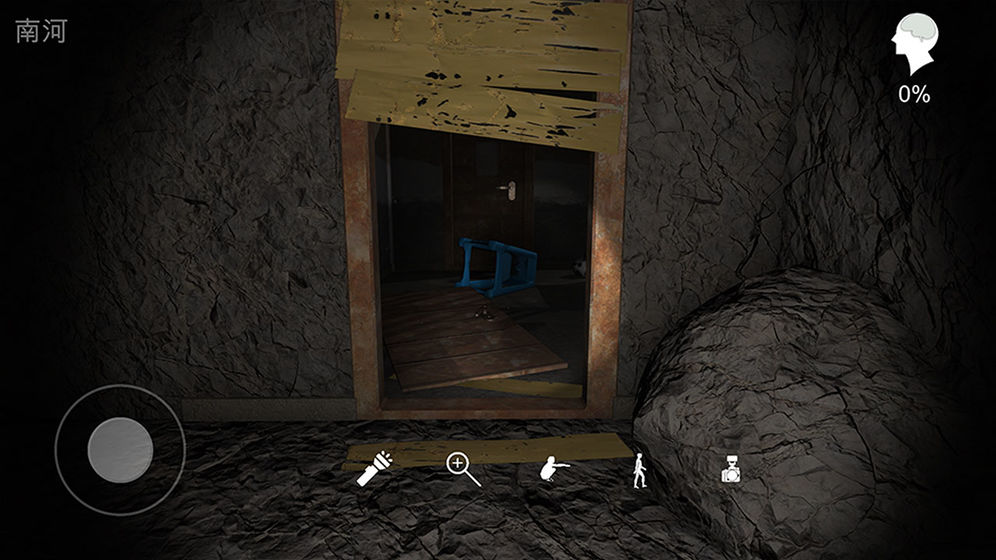Activate the magnifying glass zoom button
Image resolution: width=996 pixels, height=560 pixels.
(x=462, y=468)
